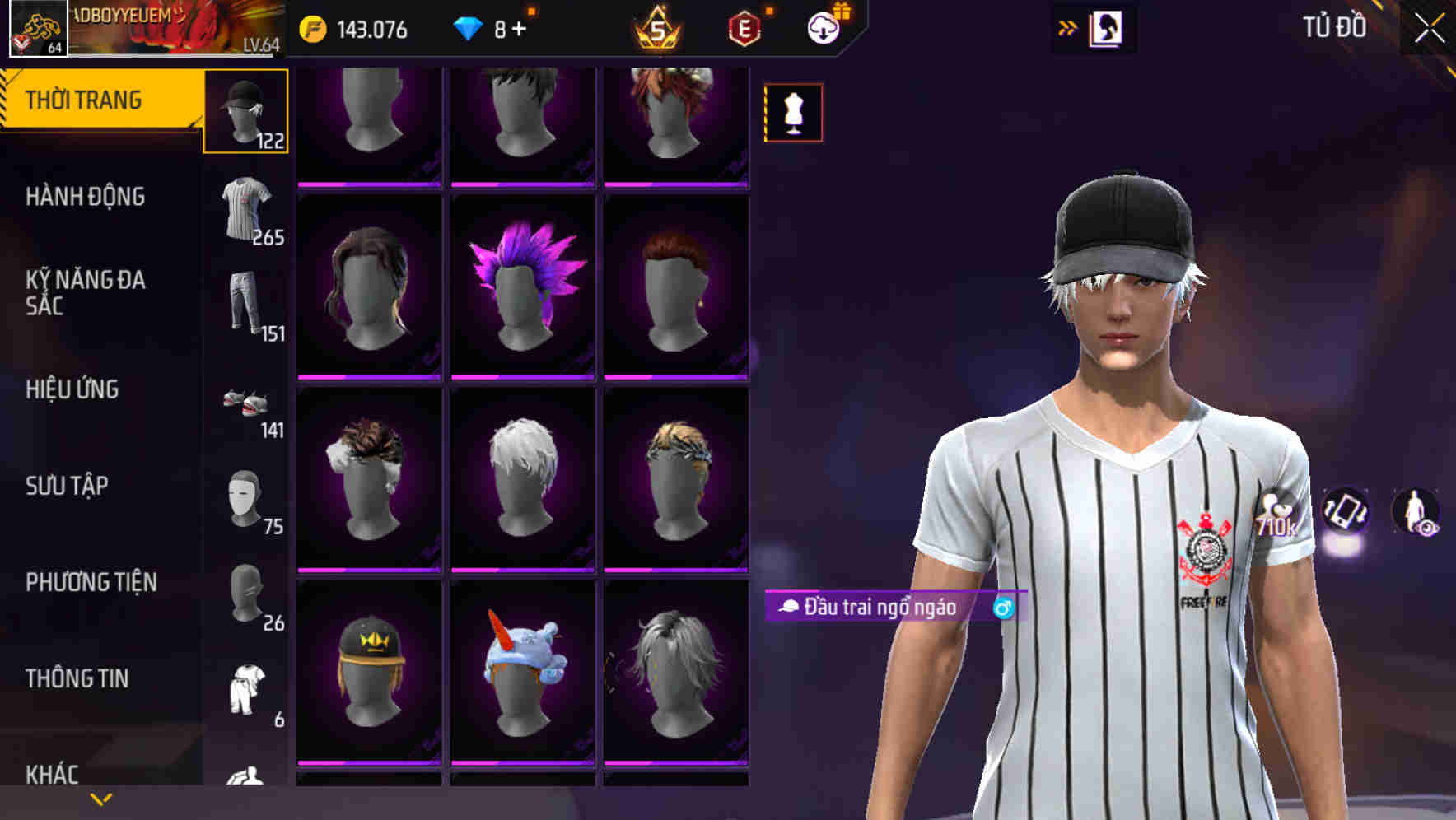Expand more categories with the bottom chevron
1456x820 pixels.
click(100, 799)
